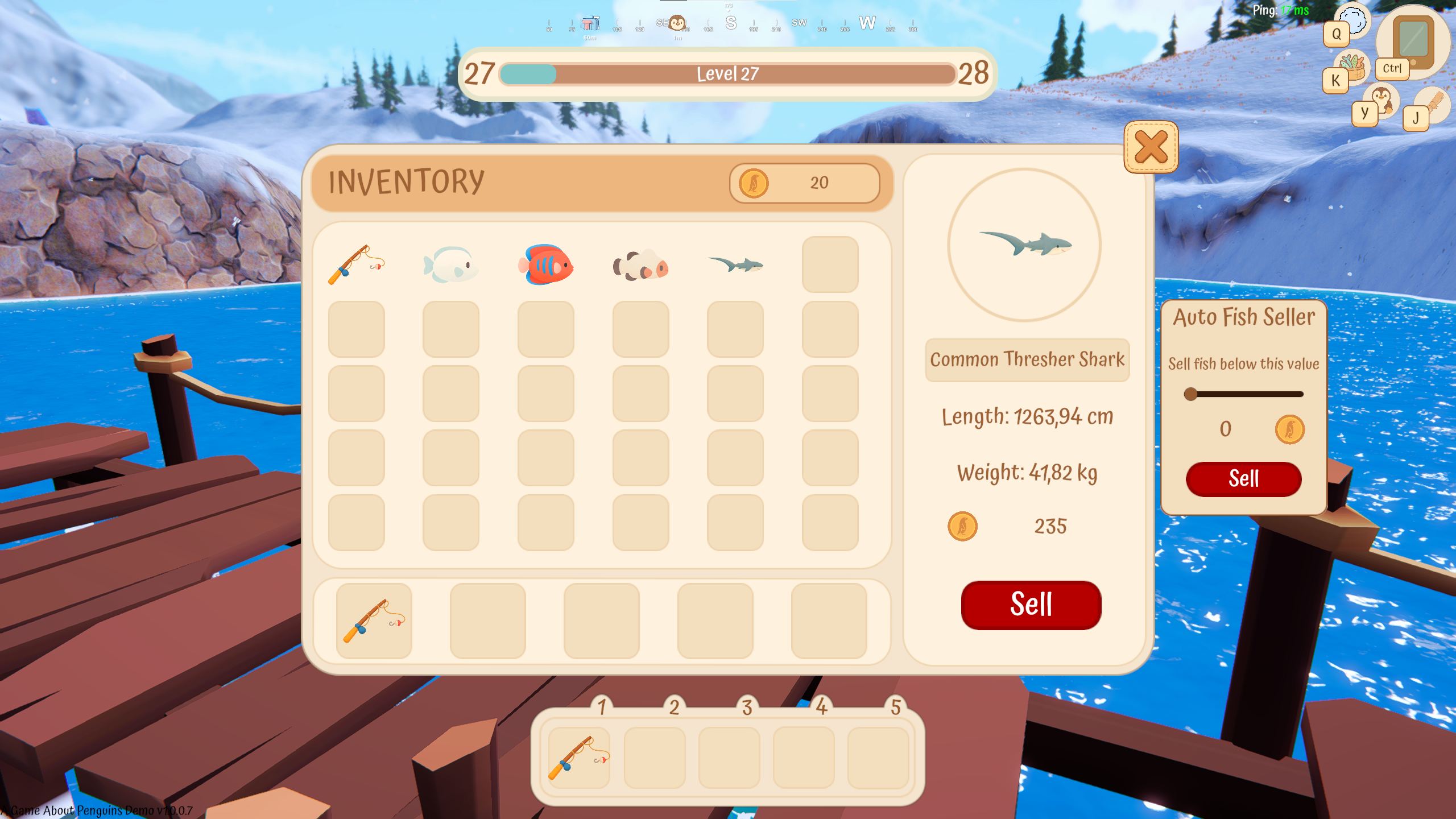Screen dimensions: 1456x819
Task: Pick the brown and white spotted fish
Action: [640, 266]
